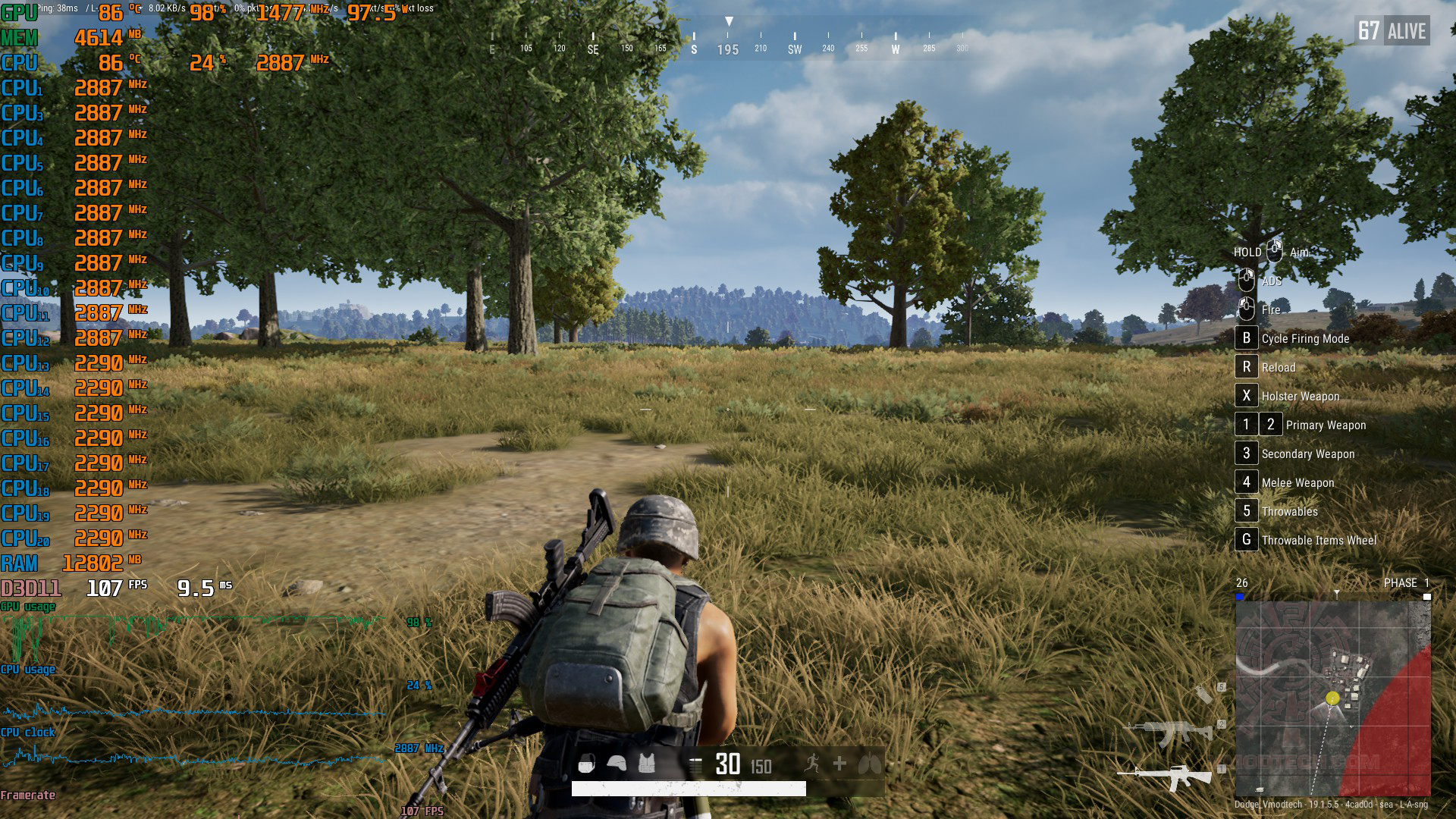
Task: Select the grenade throwable icon
Action: [1203, 693]
